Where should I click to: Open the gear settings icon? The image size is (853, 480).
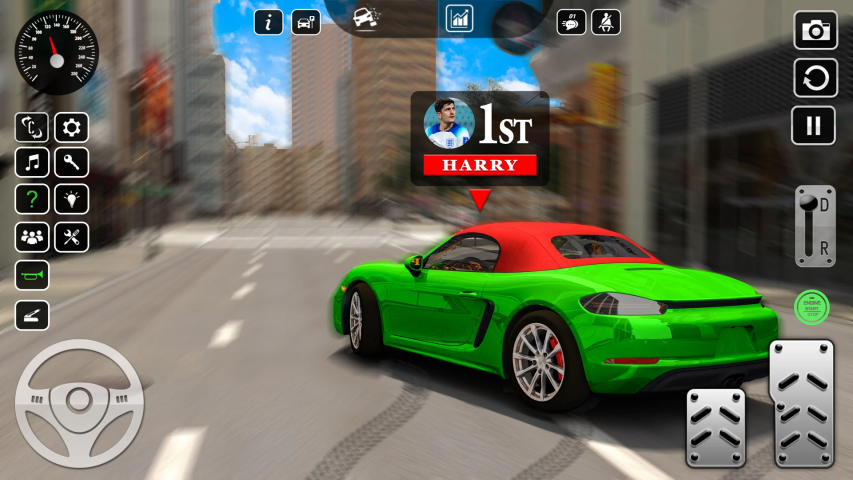point(71,127)
